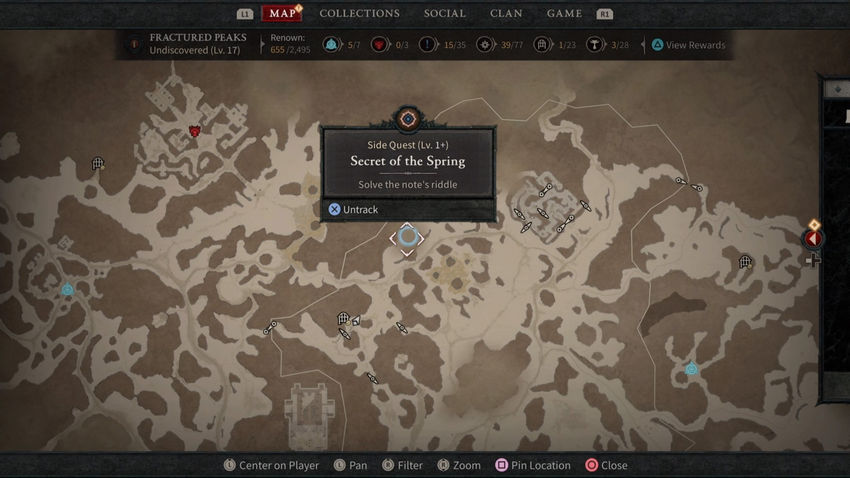Viewport: 850px width, 478px height.
Task: Select the tracked quest marker on the map
Action: pos(407,237)
